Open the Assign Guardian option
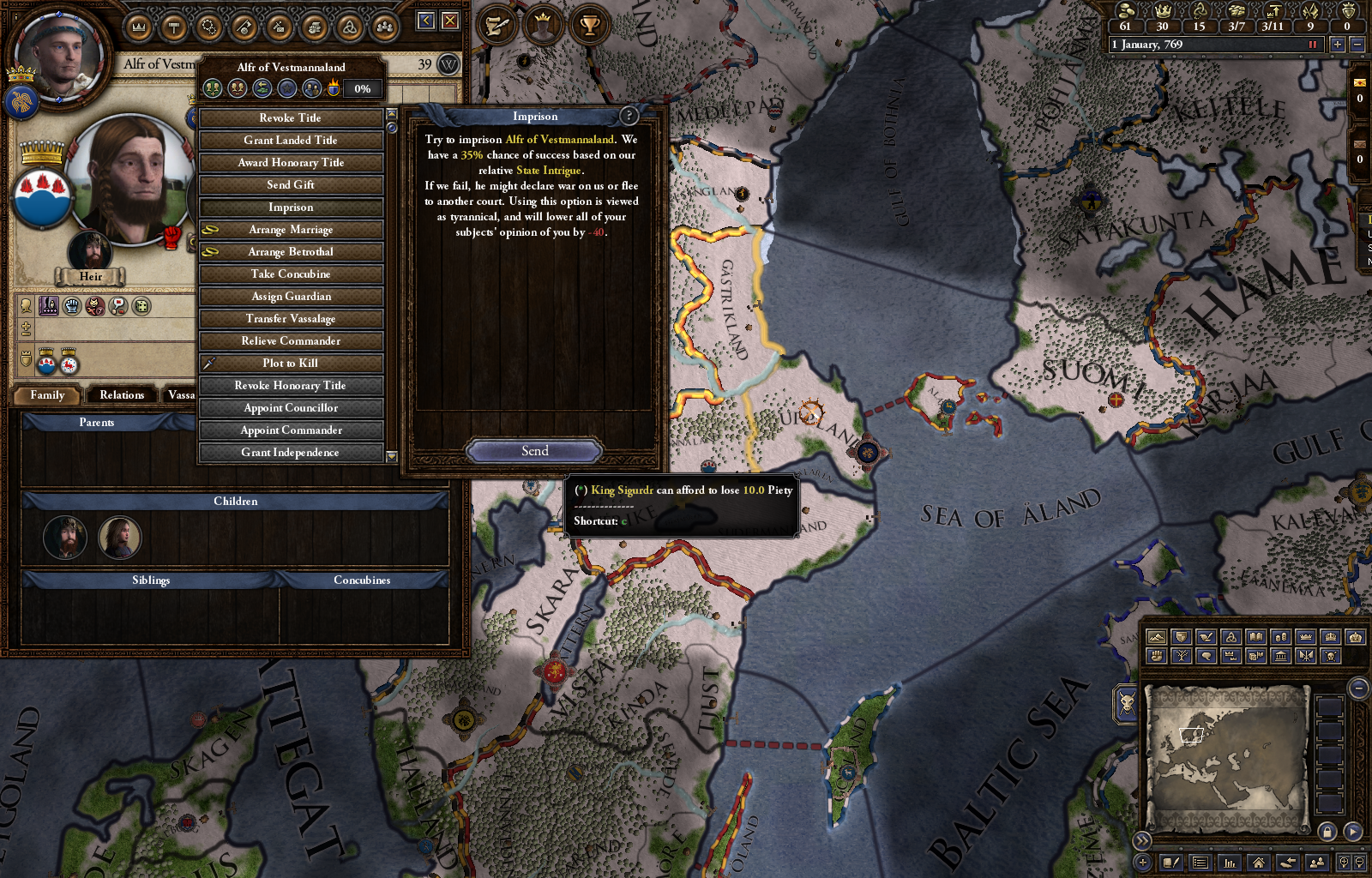 coord(291,296)
